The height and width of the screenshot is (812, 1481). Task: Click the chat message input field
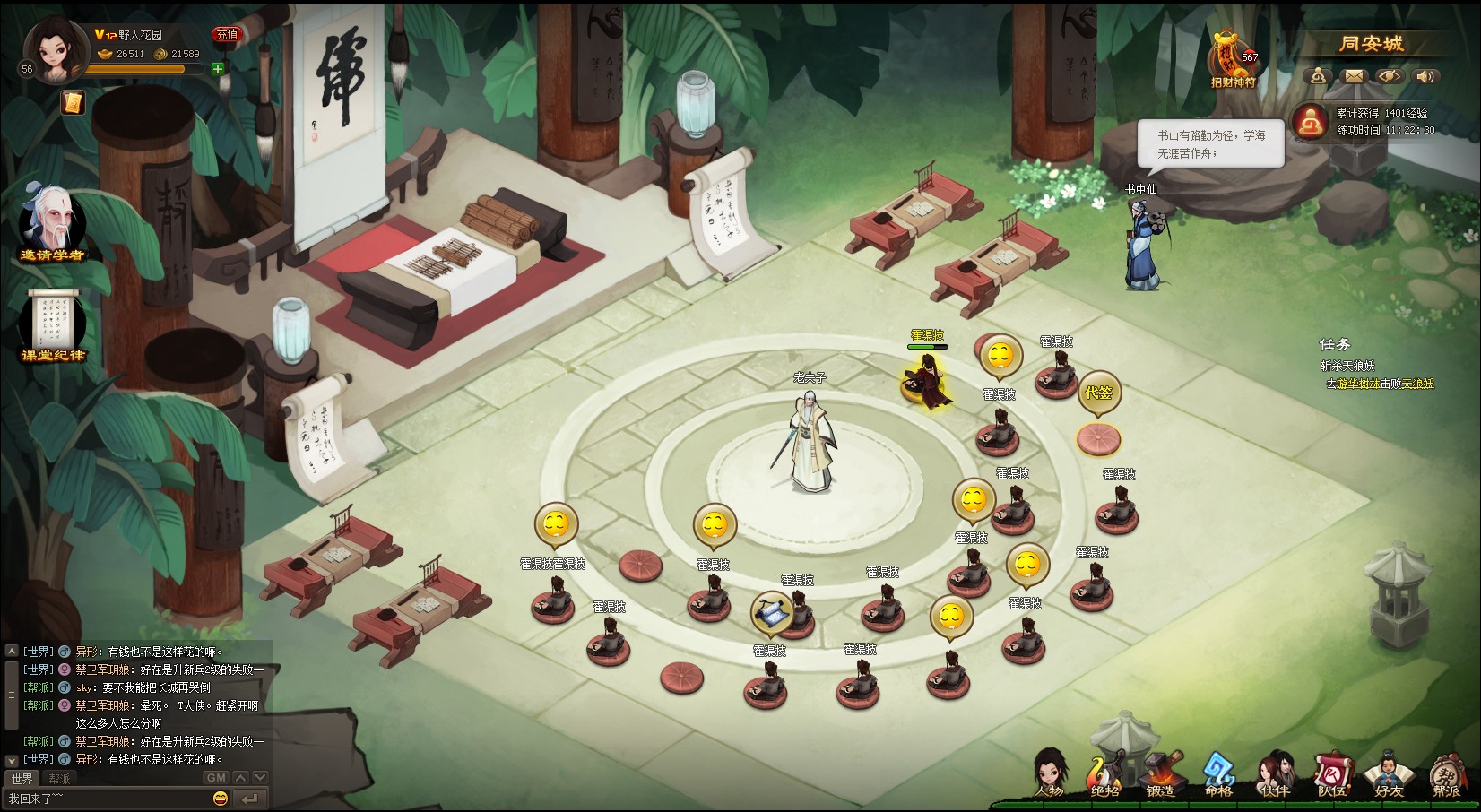point(108,799)
